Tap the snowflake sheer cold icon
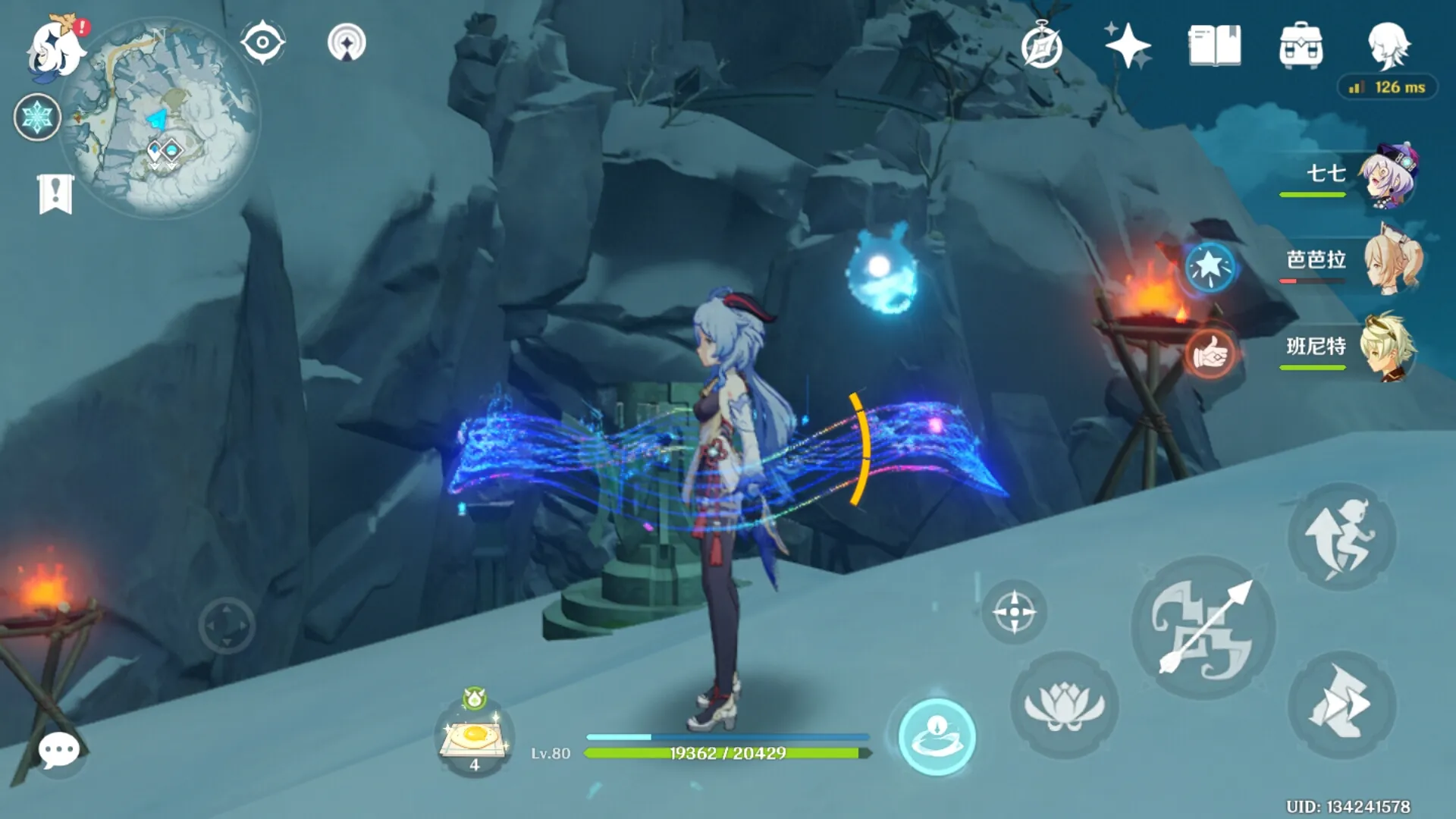1456x819 pixels. pos(37,118)
